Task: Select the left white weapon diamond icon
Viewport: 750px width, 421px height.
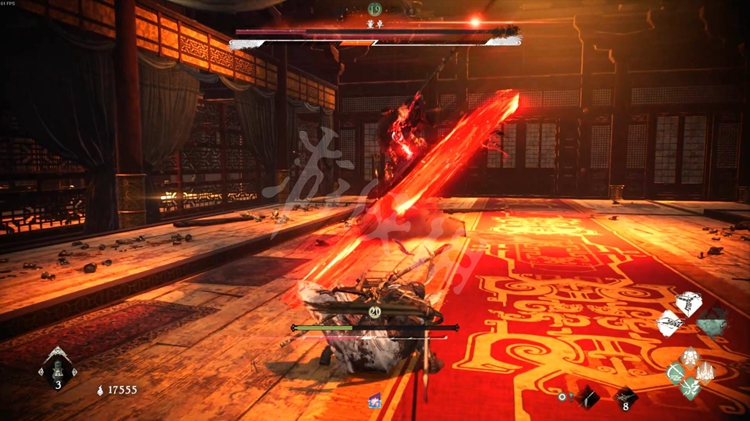Action: 670,323
